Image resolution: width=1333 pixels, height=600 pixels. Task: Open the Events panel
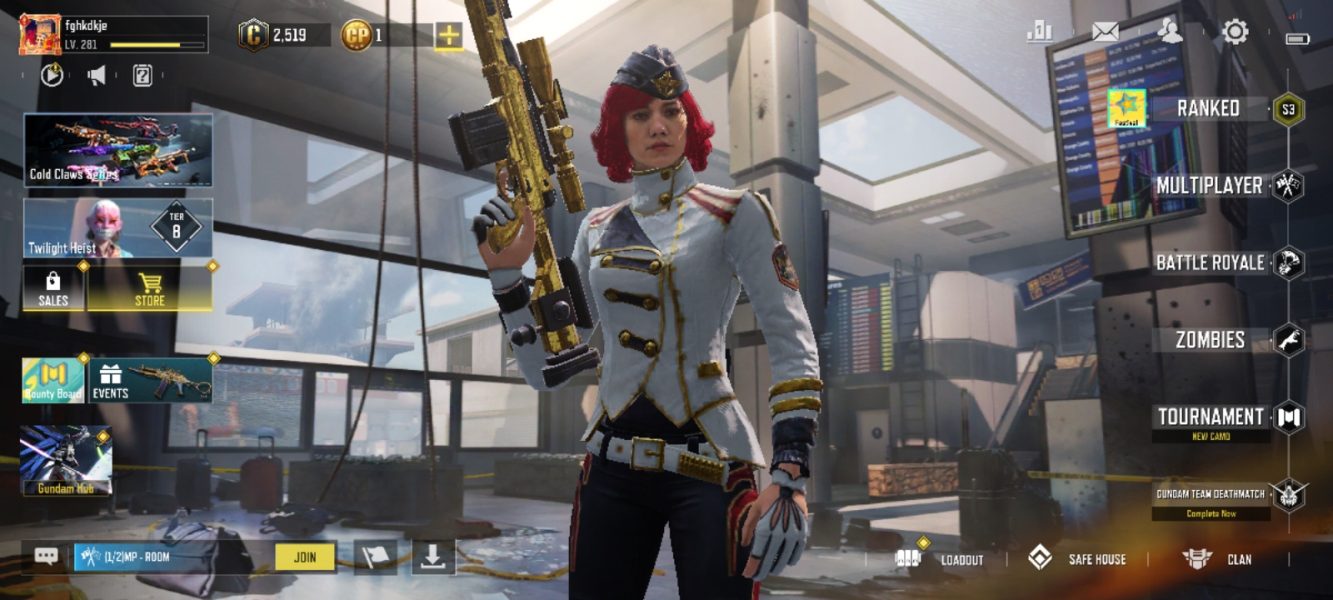tap(151, 380)
